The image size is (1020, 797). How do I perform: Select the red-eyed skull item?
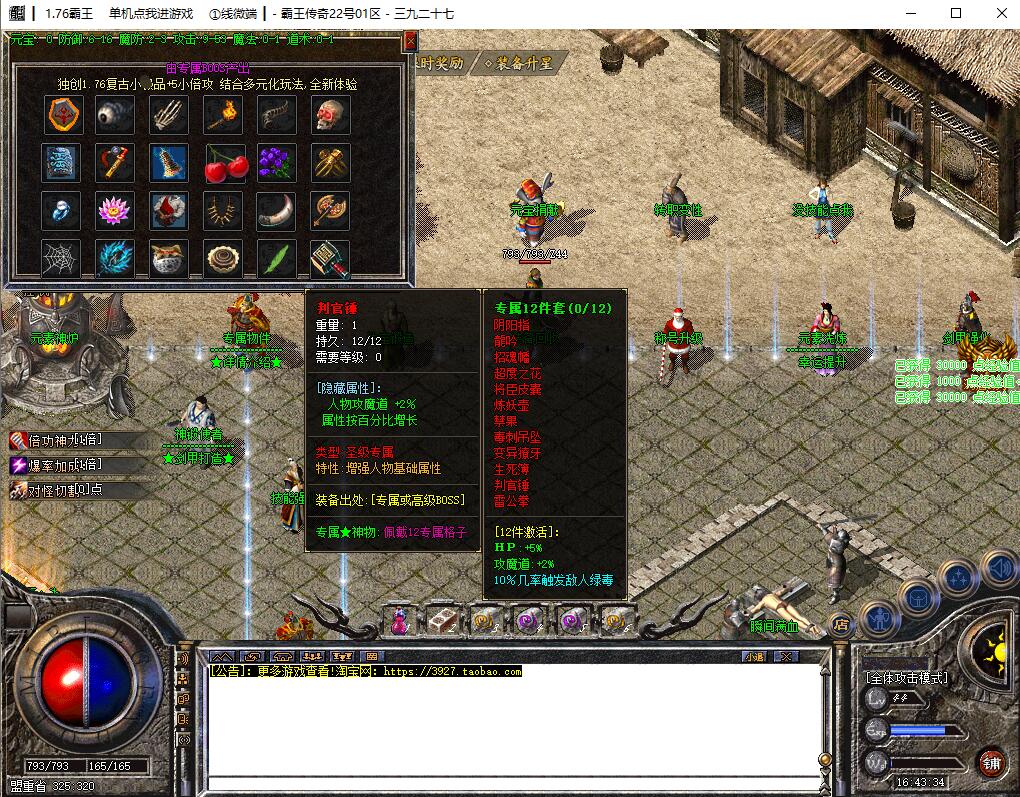tap(330, 115)
